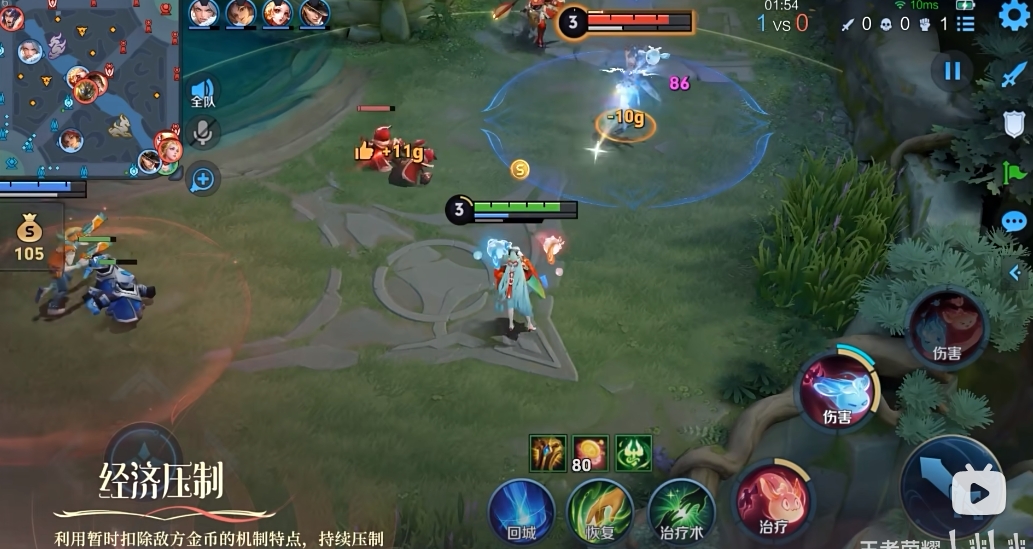
Task: Open the shop via the gold bag
Action: (30, 236)
